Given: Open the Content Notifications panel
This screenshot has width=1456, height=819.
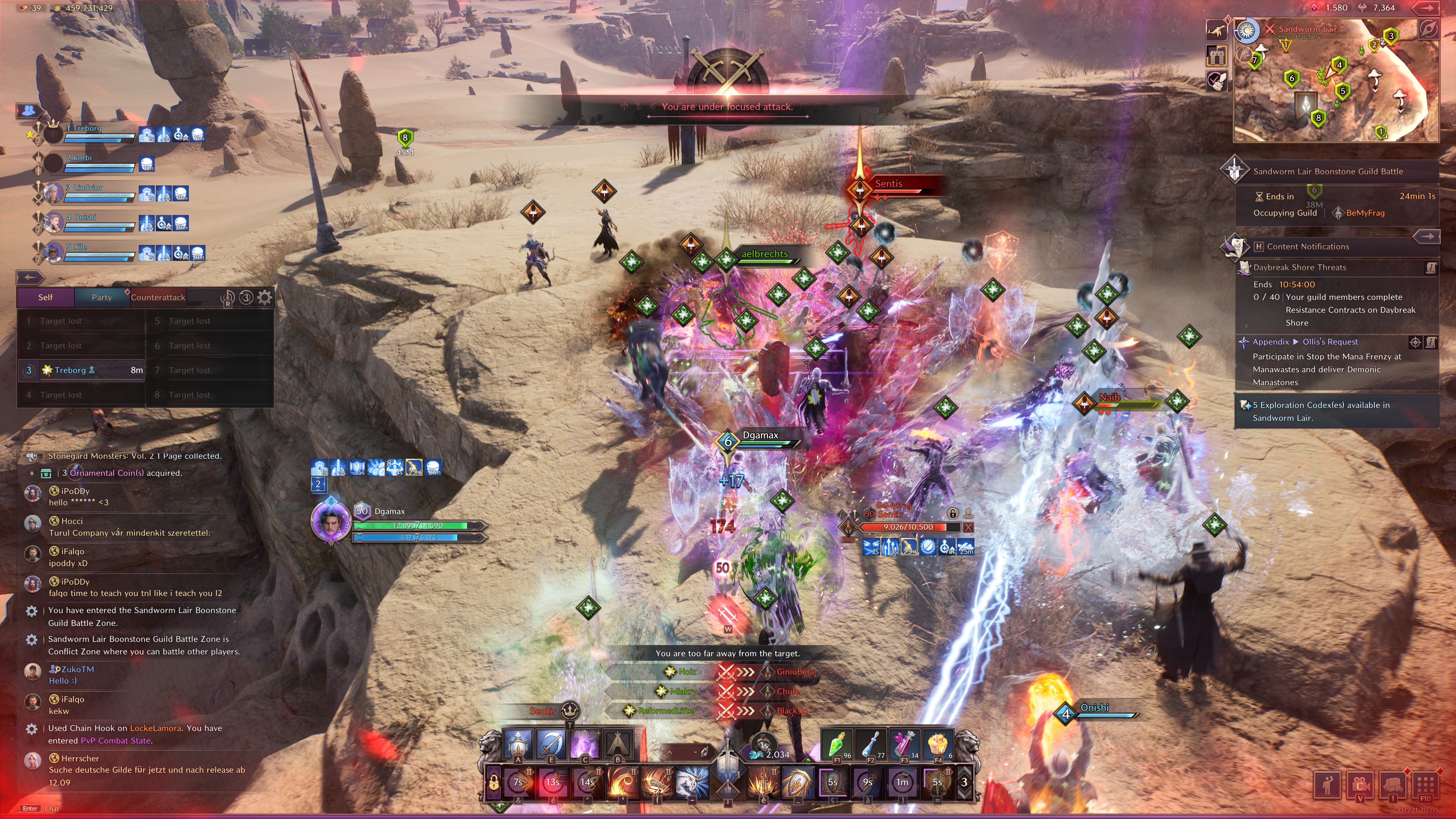Looking at the screenshot, I should [x=1307, y=246].
